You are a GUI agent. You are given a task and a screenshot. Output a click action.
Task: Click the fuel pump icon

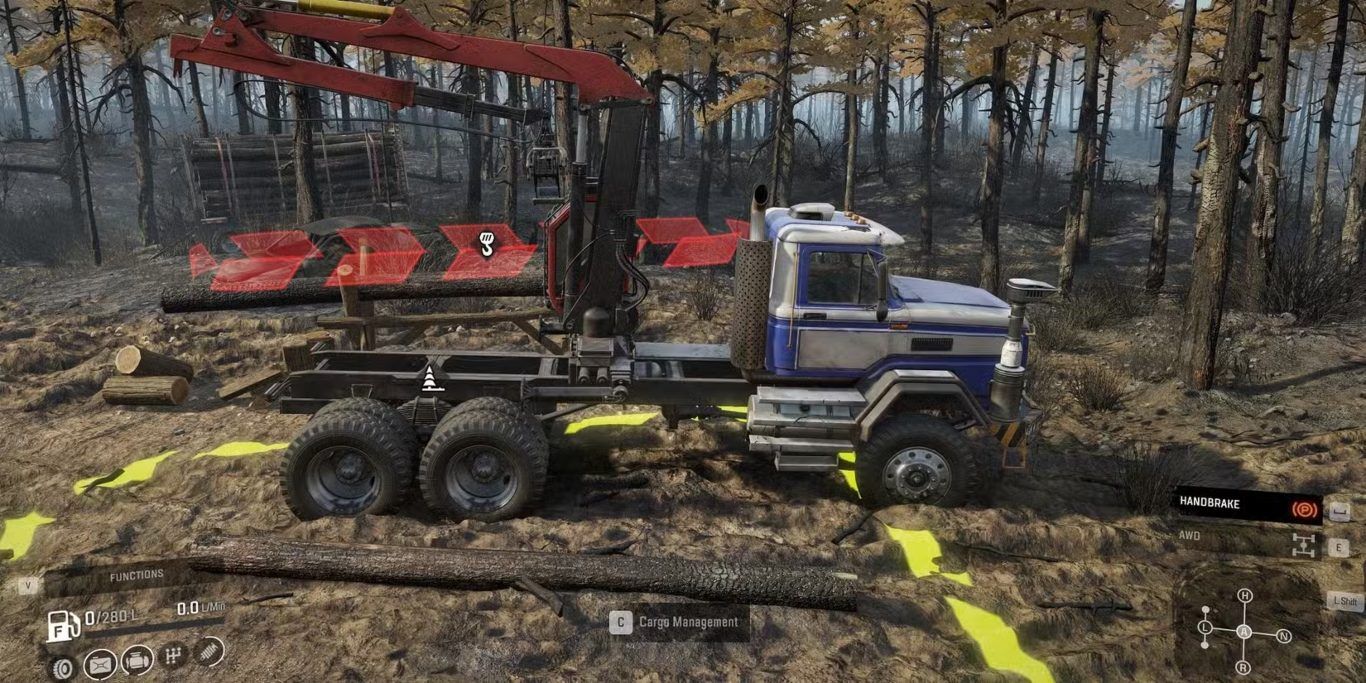(x=62, y=625)
